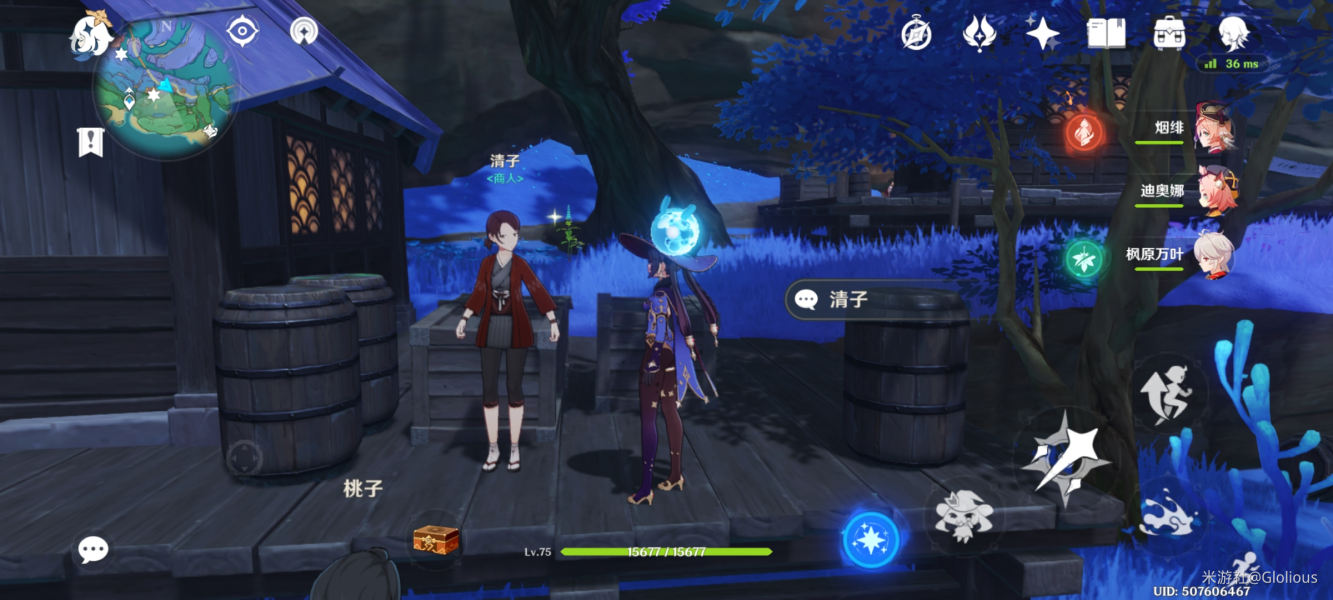Open the wish star icon

(x=1042, y=34)
